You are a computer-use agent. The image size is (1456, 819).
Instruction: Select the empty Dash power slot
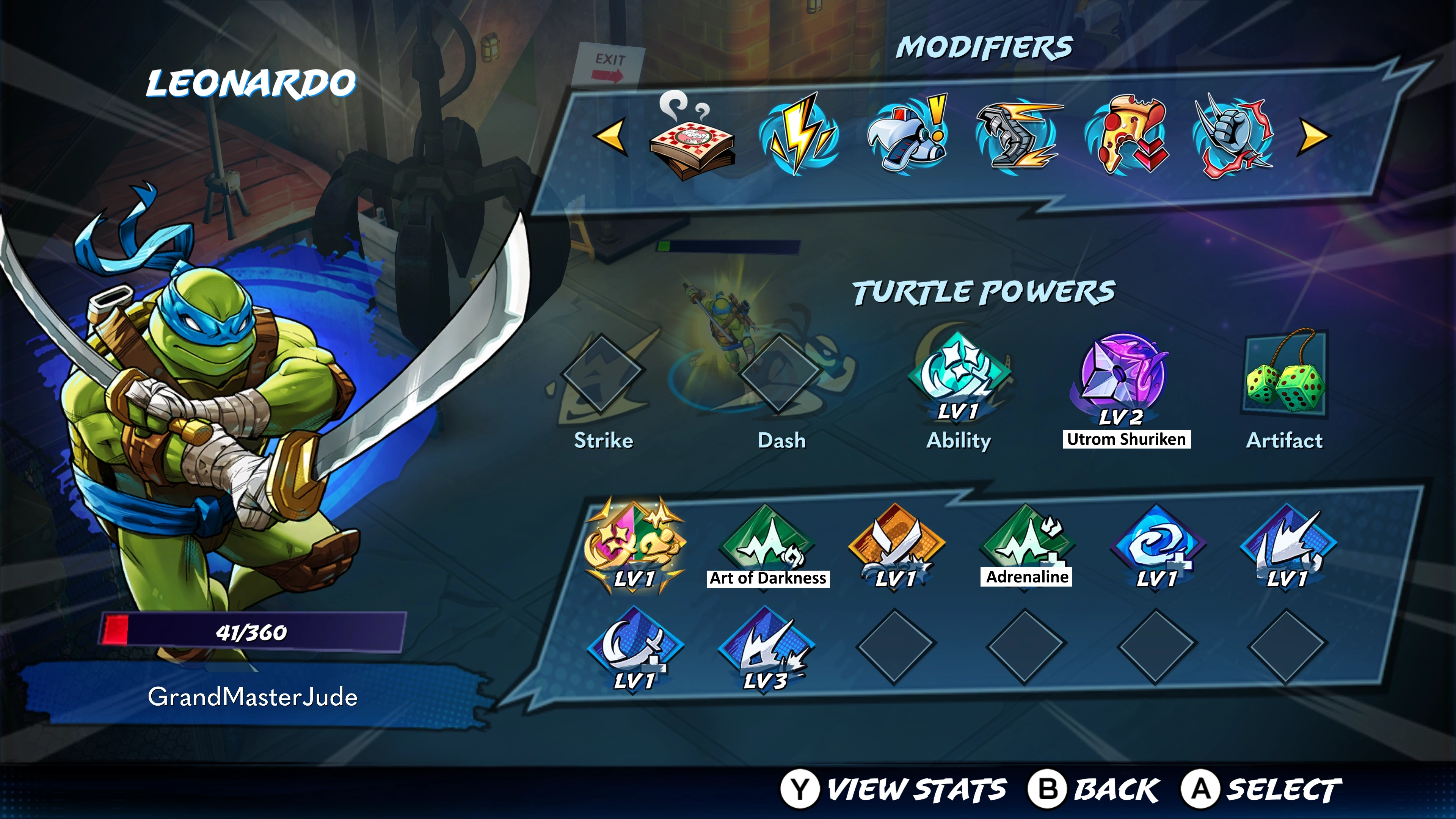pyautogui.click(x=780, y=373)
